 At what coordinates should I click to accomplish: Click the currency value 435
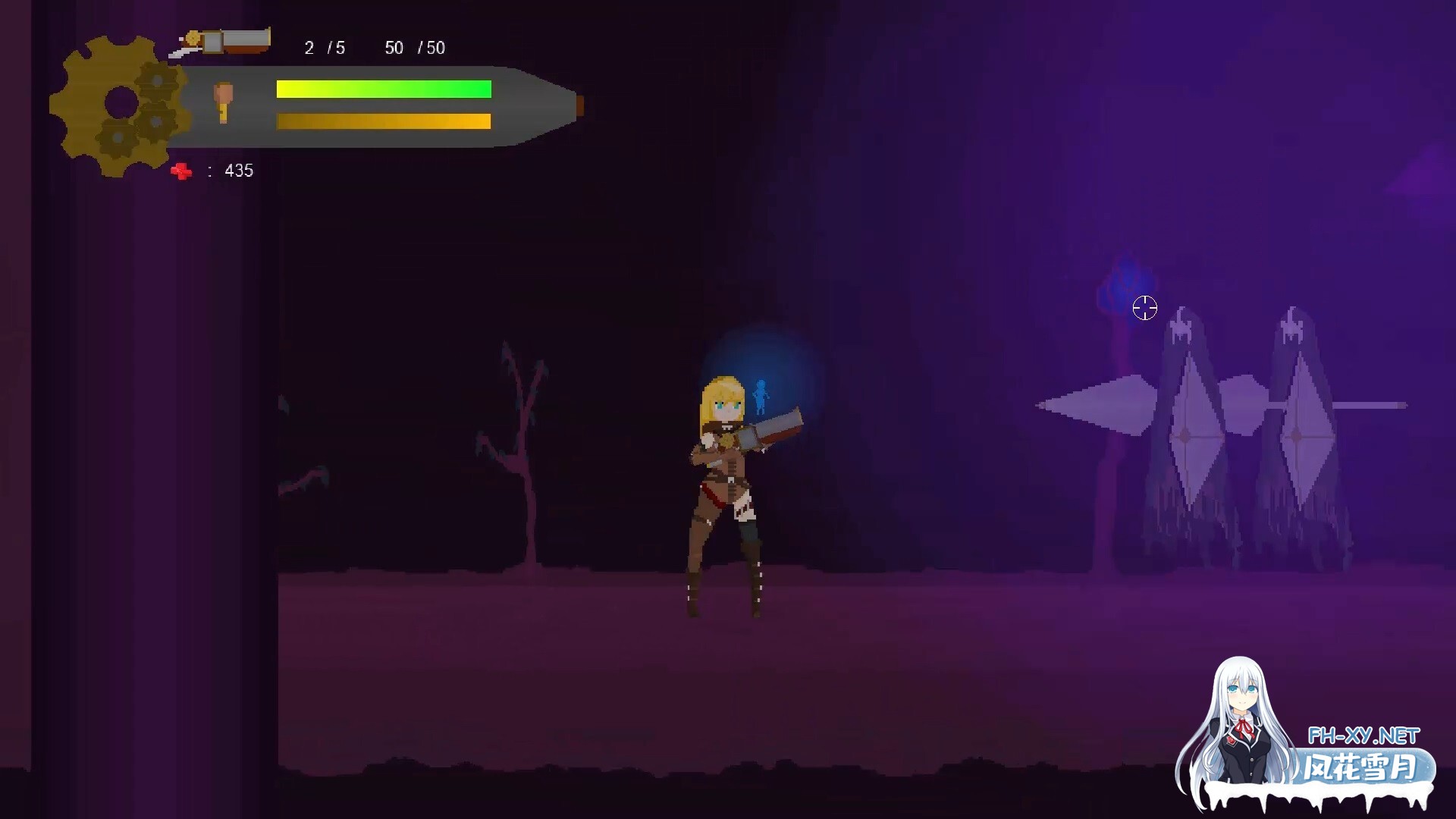pyautogui.click(x=237, y=171)
